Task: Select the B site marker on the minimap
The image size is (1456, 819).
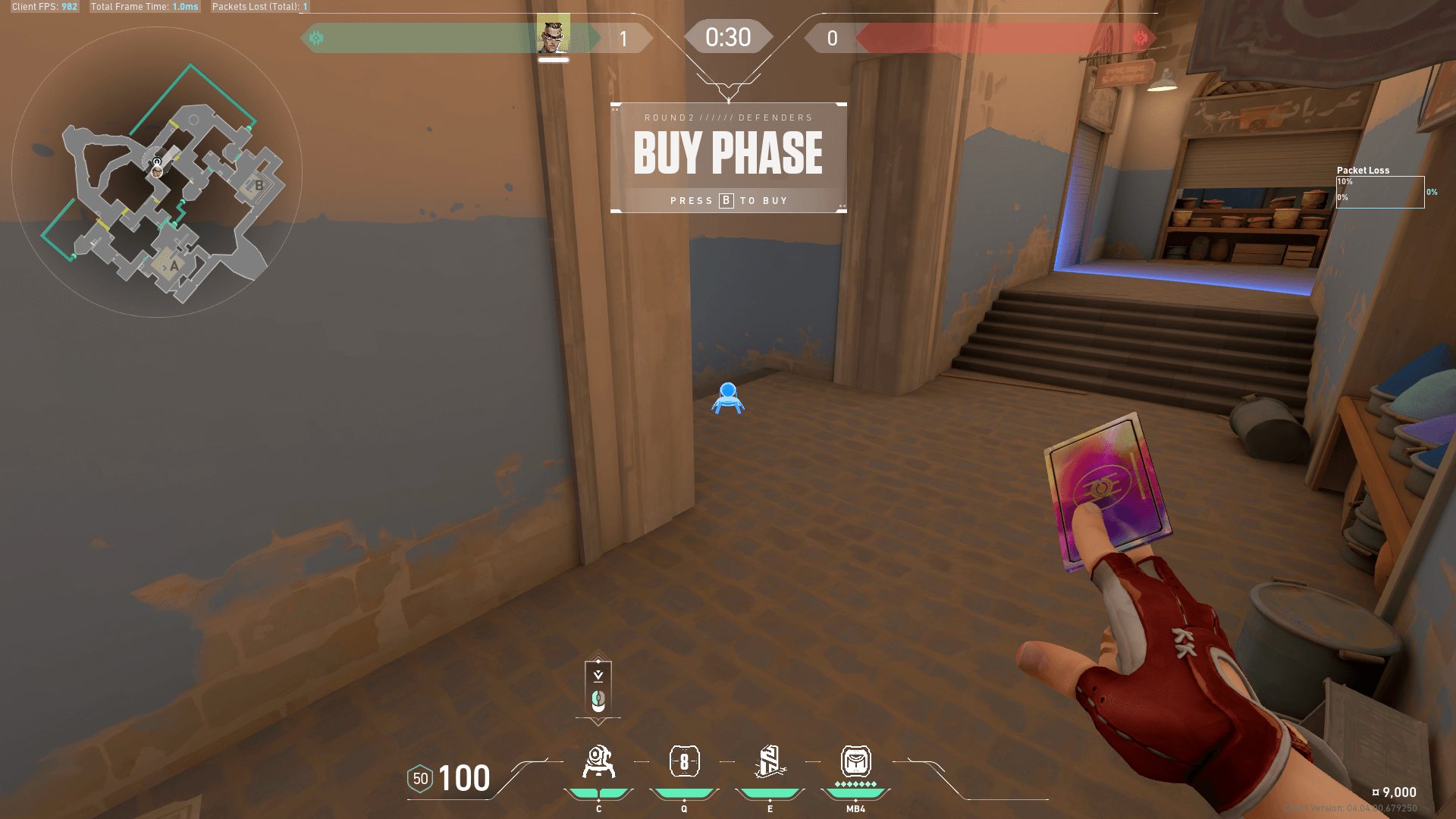Action: [259, 185]
